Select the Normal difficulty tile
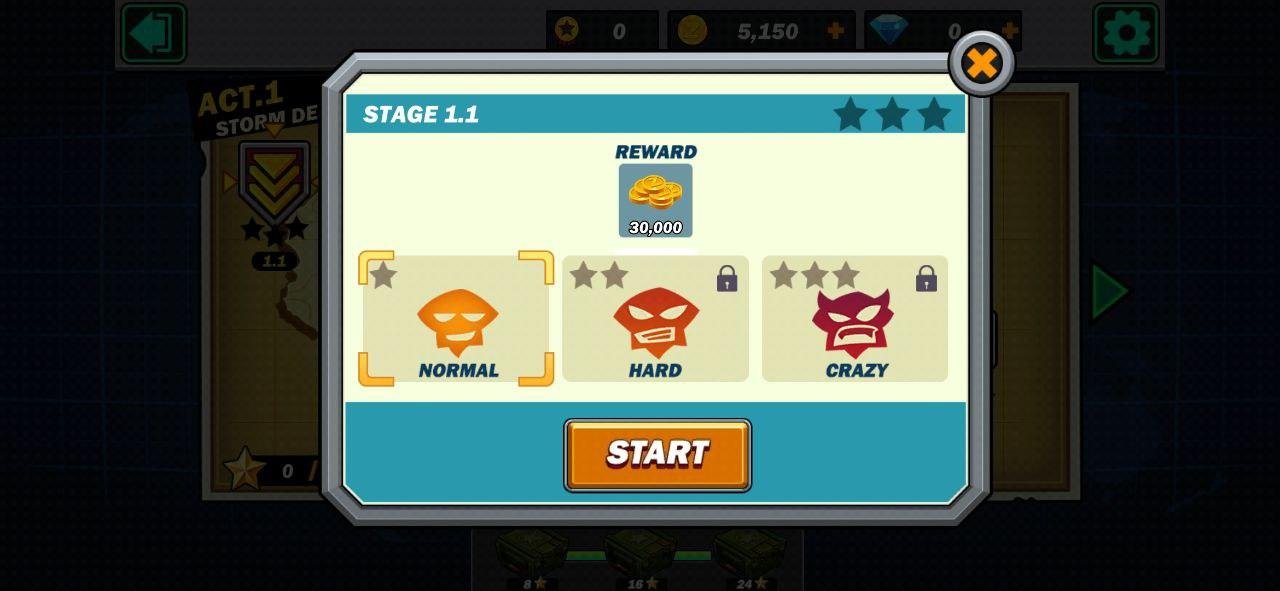 (x=456, y=319)
